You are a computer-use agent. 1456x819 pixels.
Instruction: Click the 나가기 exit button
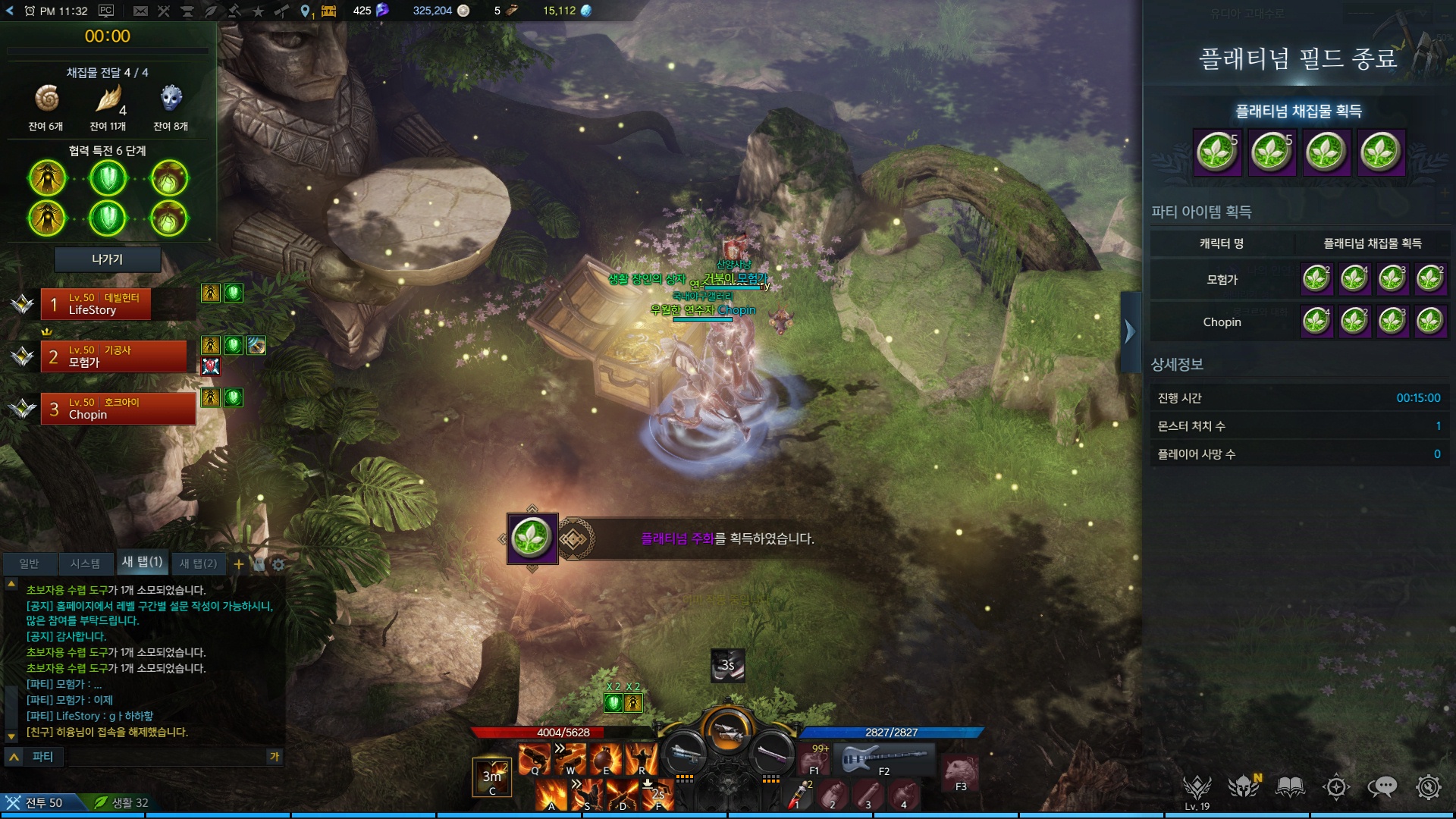[x=107, y=259]
